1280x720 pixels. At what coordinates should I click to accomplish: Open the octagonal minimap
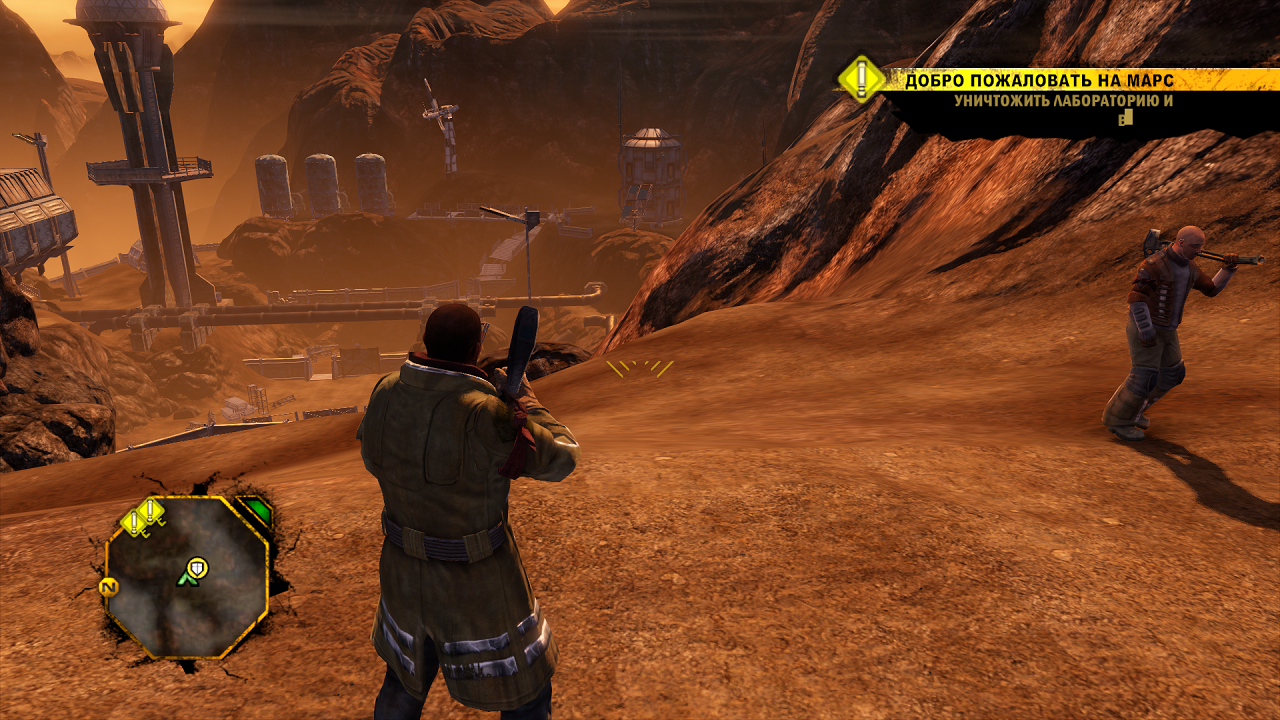click(187, 577)
